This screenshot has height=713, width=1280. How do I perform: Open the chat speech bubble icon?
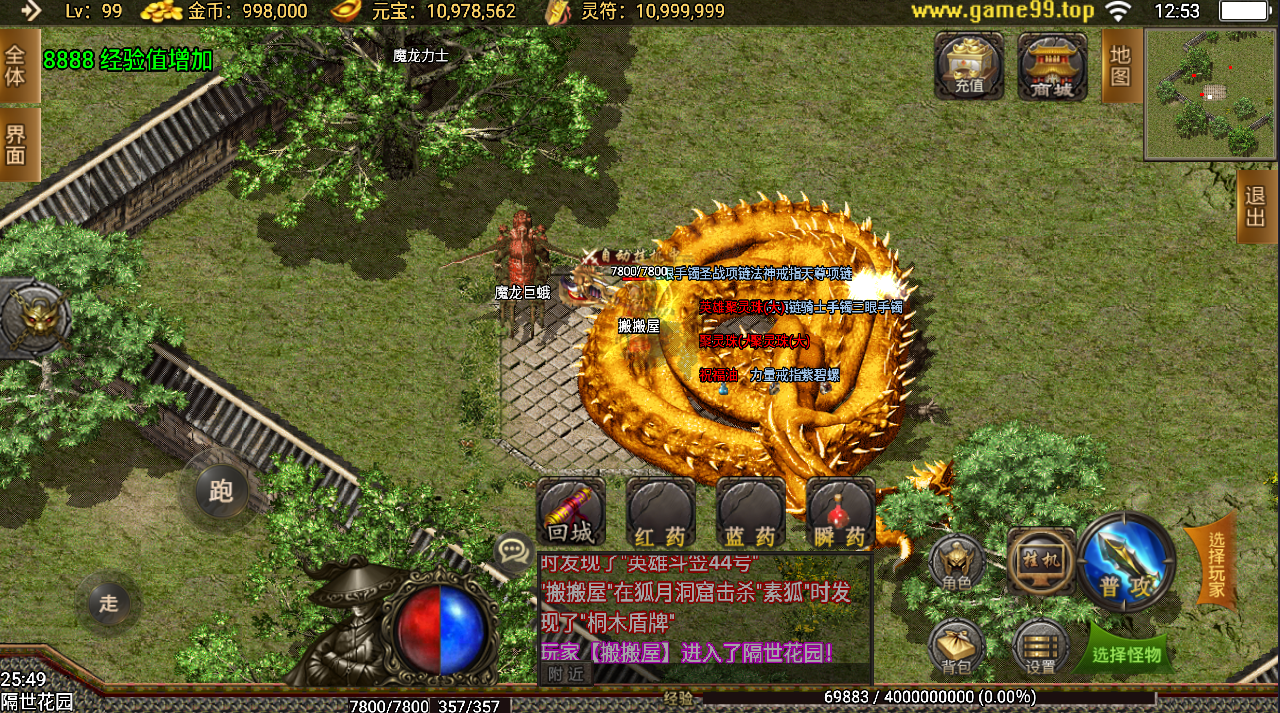514,549
